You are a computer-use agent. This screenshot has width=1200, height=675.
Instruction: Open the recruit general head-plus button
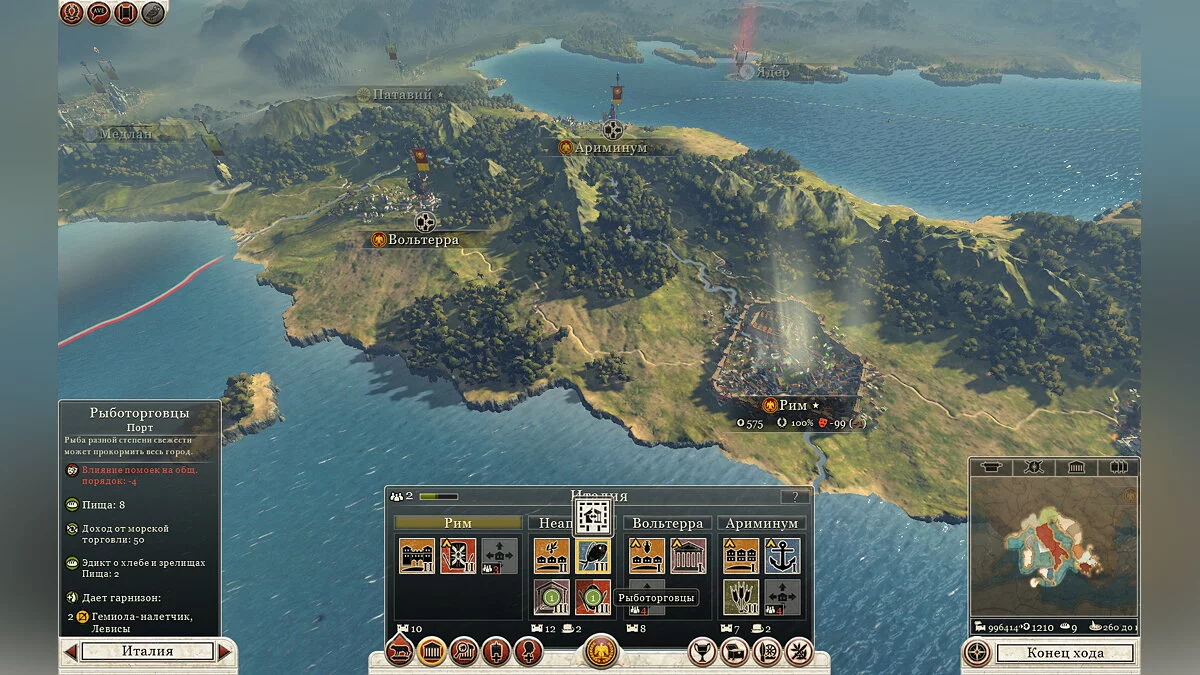pos(527,652)
